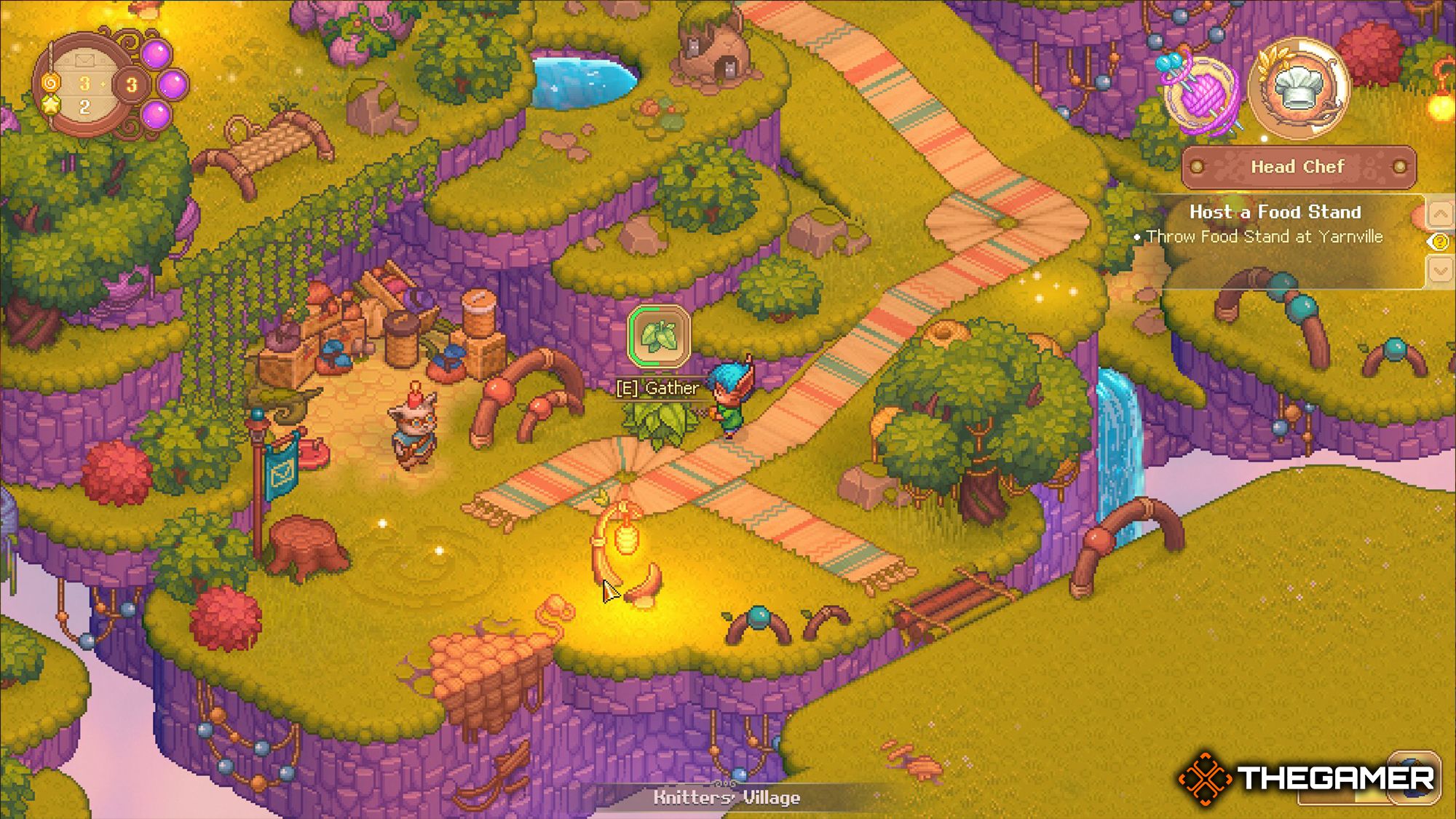Click the progress counter showing 2
Viewport: 1456px width, 819px height.
coord(85,108)
